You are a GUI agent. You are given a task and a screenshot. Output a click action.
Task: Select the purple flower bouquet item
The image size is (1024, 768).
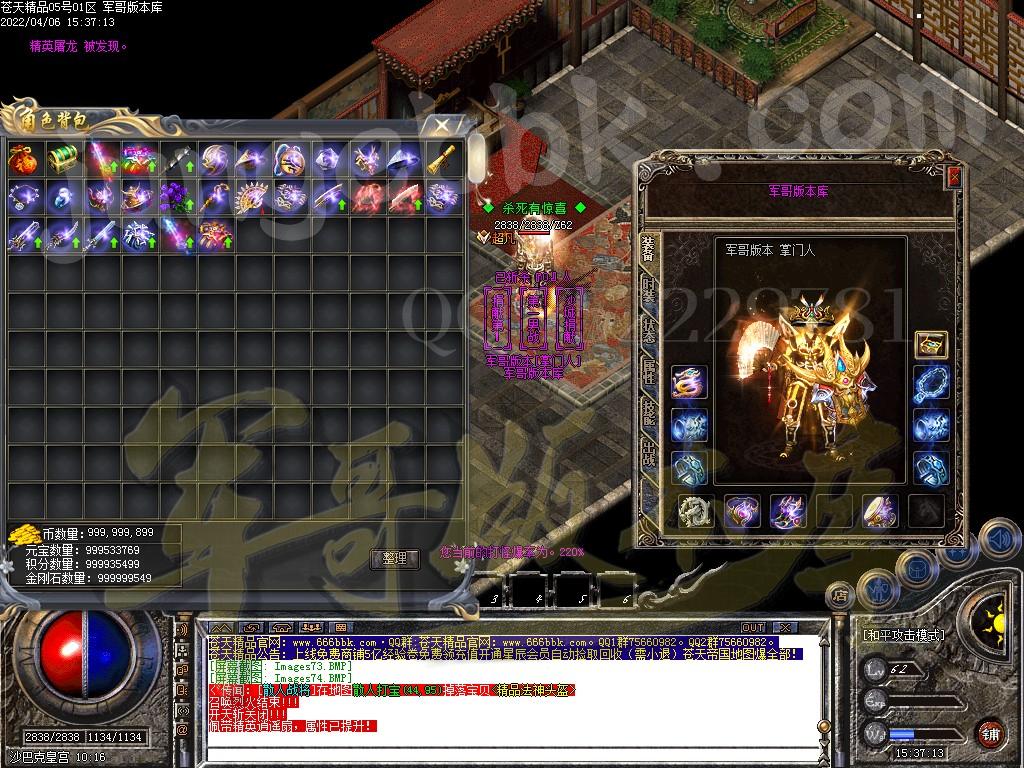pyautogui.click(x=175, y=196)
